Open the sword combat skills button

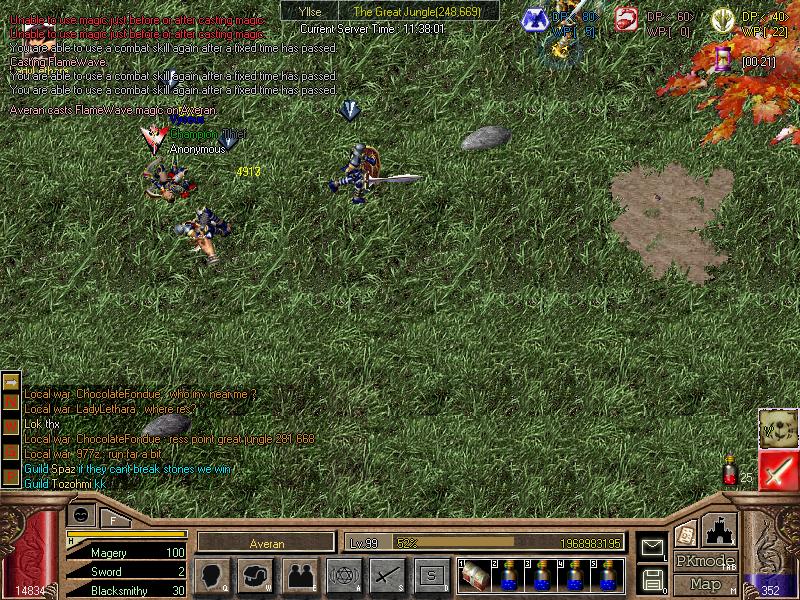click(x=386, y=575)
